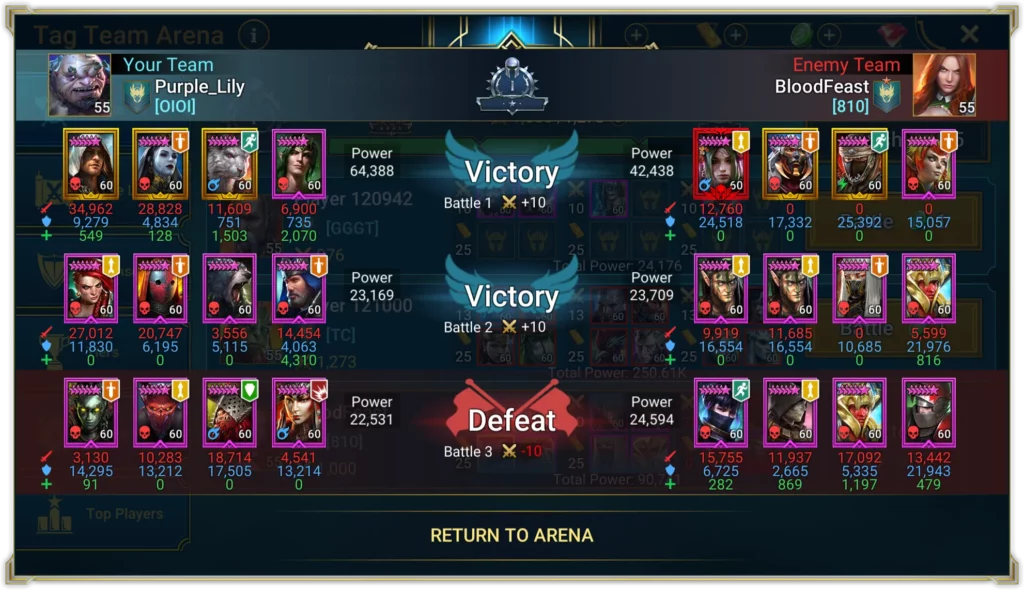Inspect the enemy champion with 25,392 defense
This screenshot has height=590, width=1024.
[x=859, y=163]
